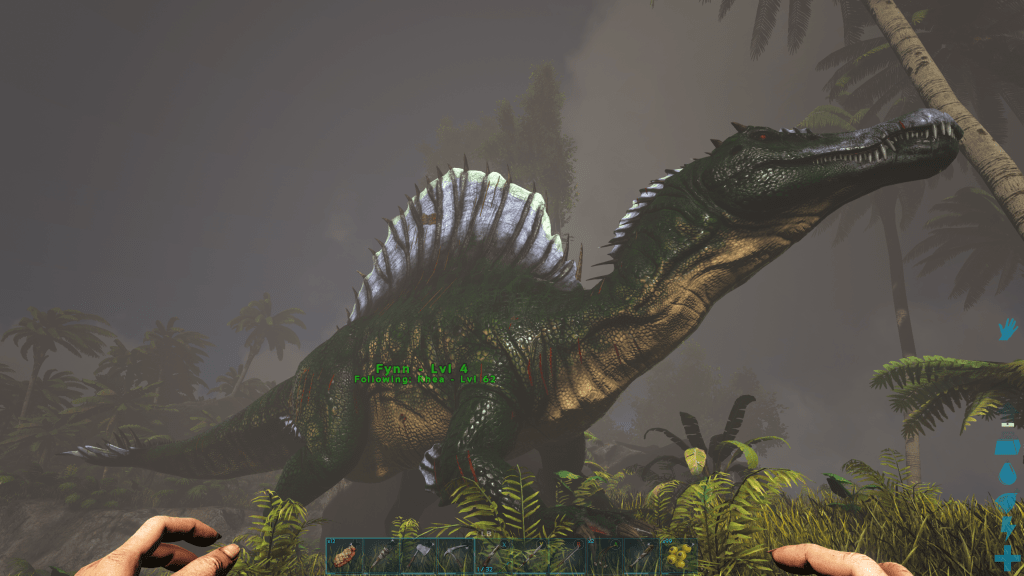
Task: Choose the pickaxe hotbar slot
Action: click(455, 556)
